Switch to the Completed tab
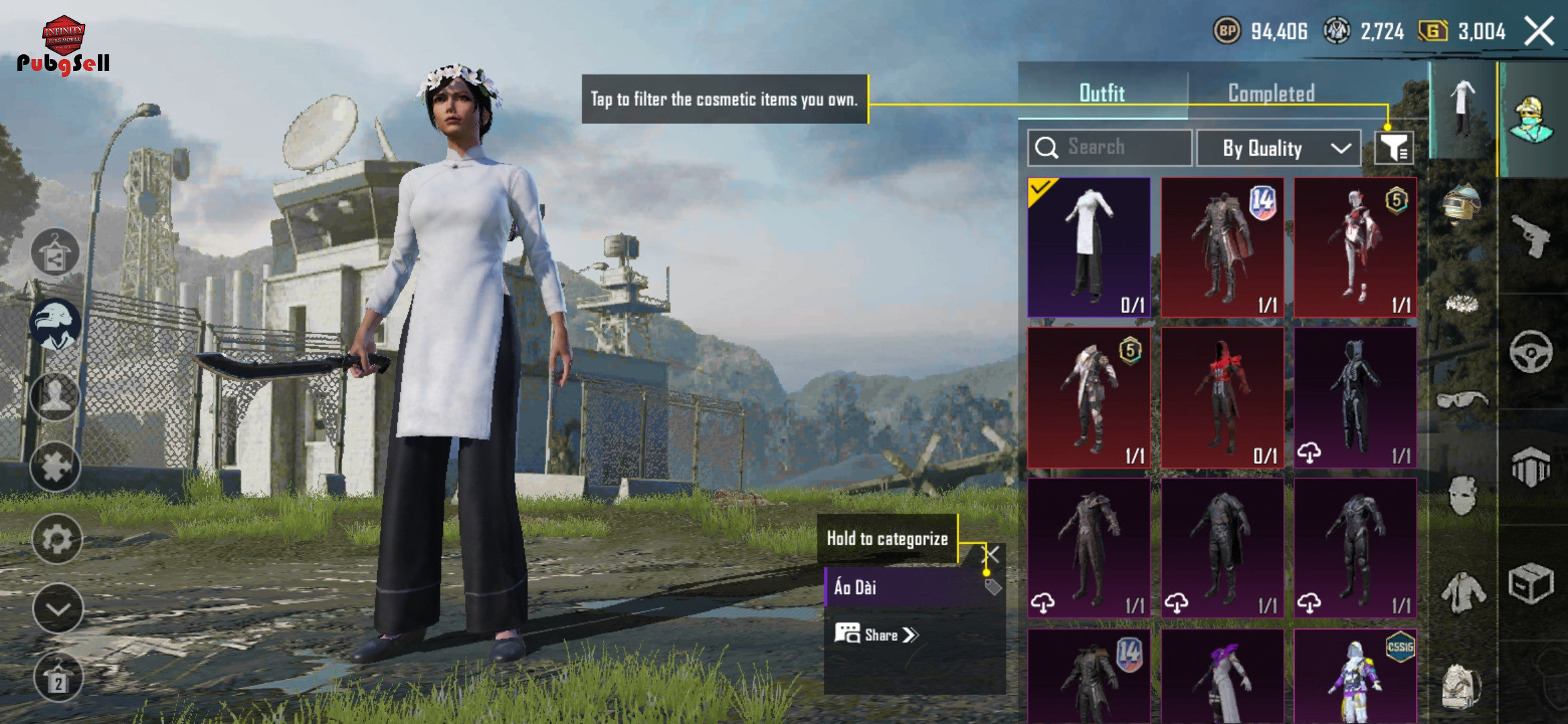Screen dimensions: 1568x724 [x=1270, y=93]
